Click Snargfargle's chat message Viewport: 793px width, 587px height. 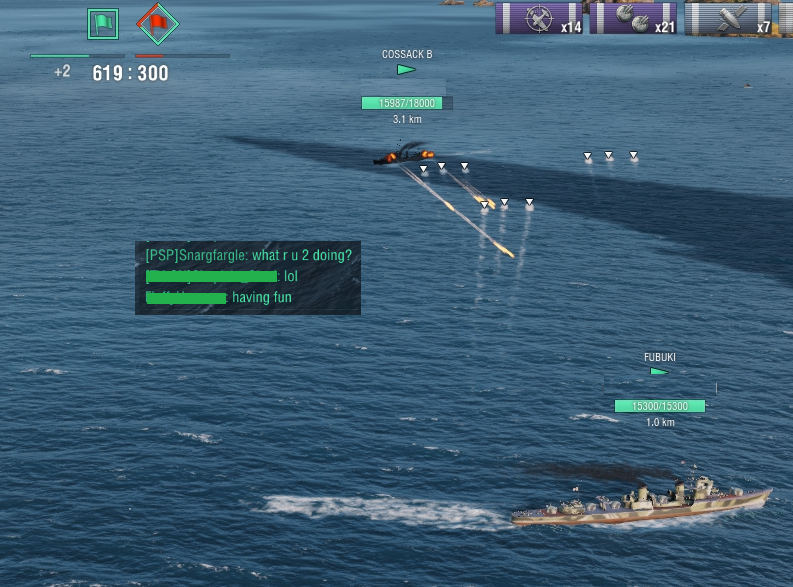(248, 255)
